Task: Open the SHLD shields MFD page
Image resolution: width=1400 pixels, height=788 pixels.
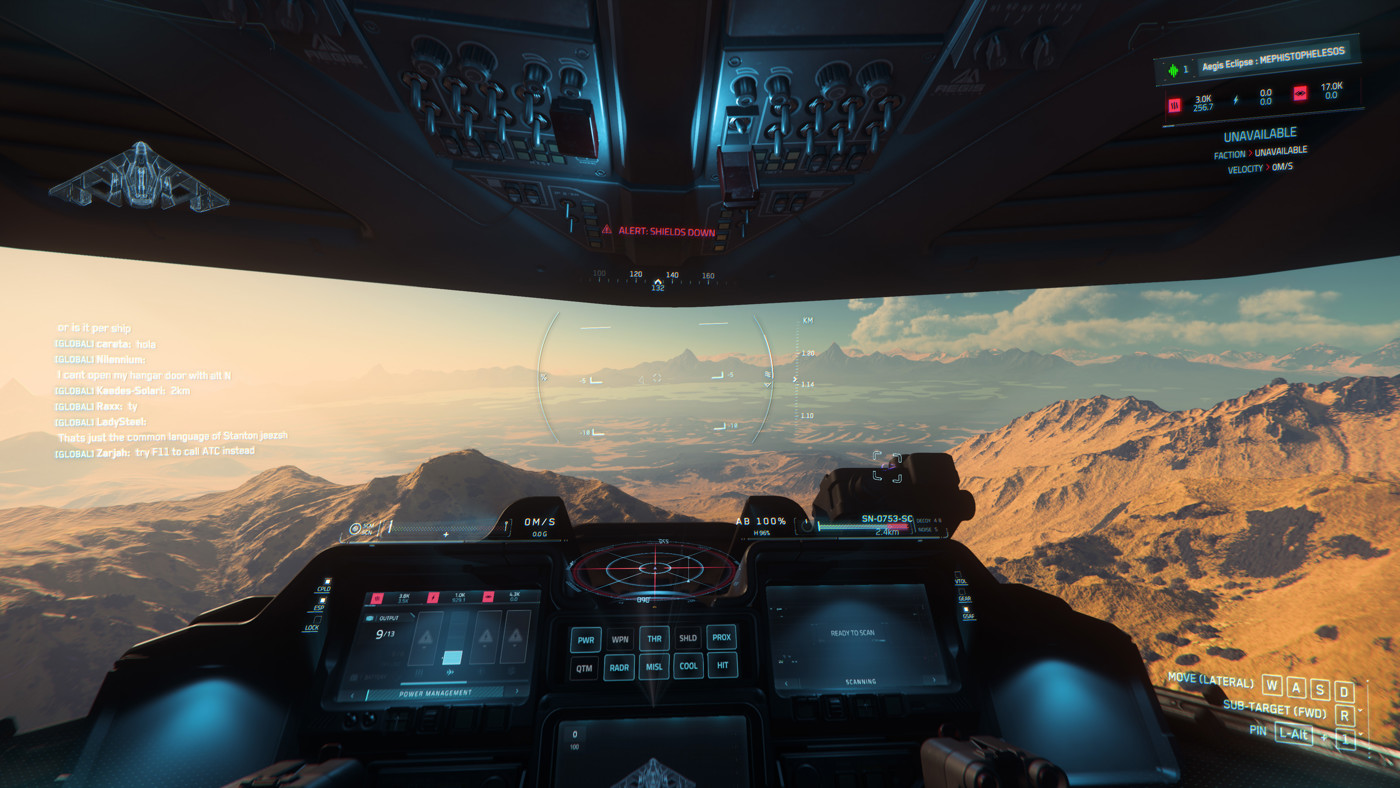Action: [688, 638]
